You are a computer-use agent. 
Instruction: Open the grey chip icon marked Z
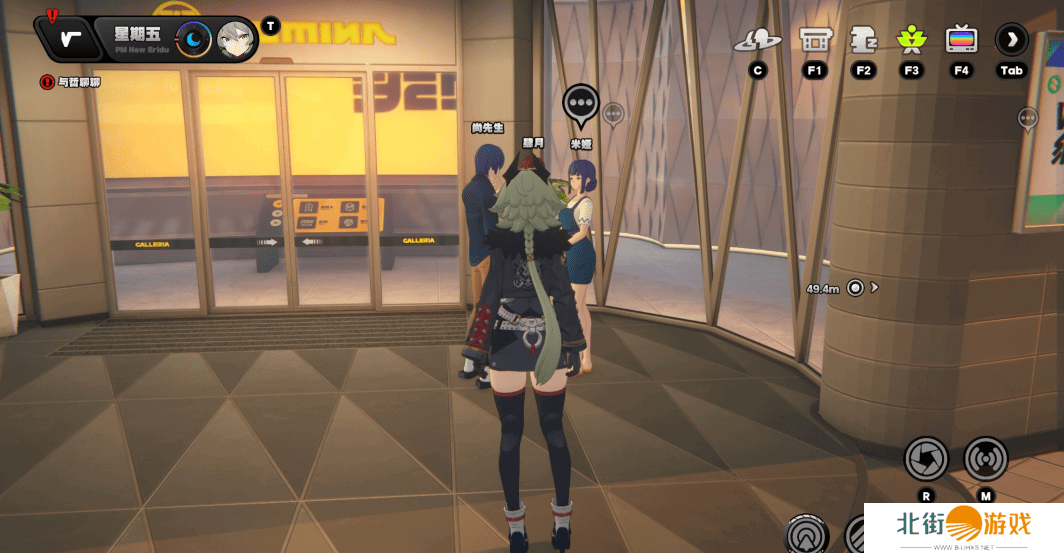863,40
